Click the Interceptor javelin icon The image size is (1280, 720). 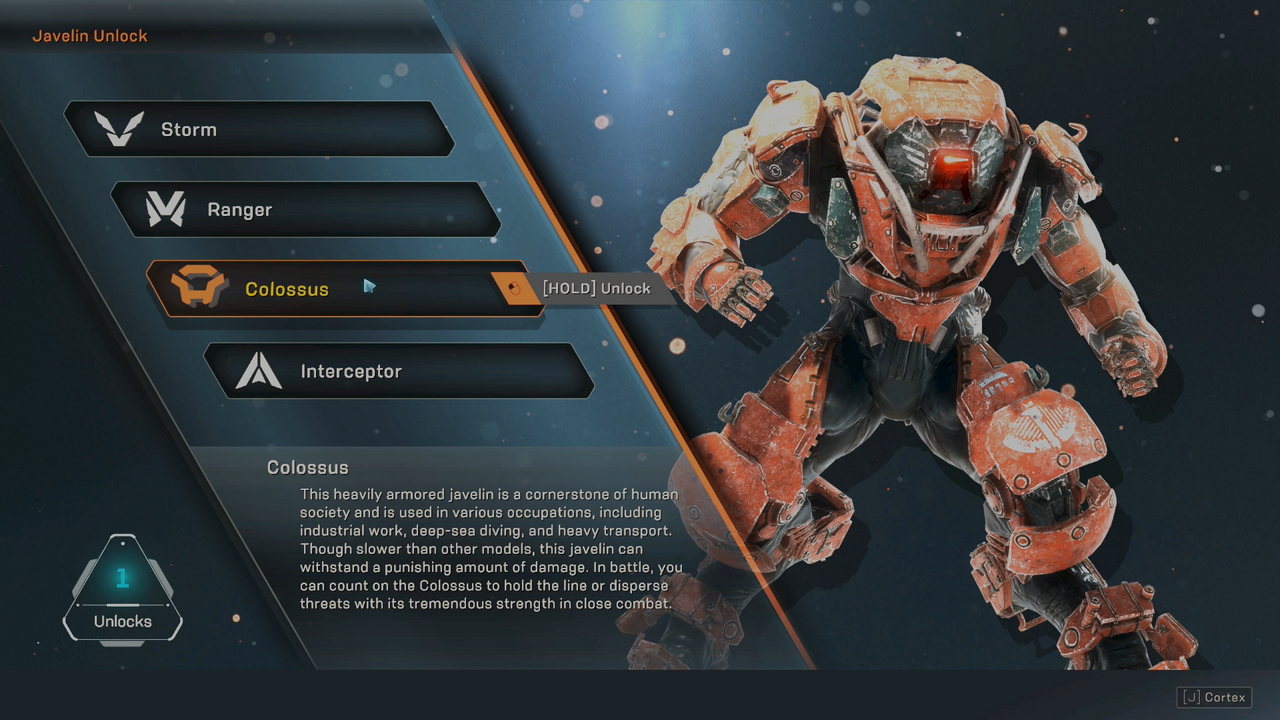[259, 369]
